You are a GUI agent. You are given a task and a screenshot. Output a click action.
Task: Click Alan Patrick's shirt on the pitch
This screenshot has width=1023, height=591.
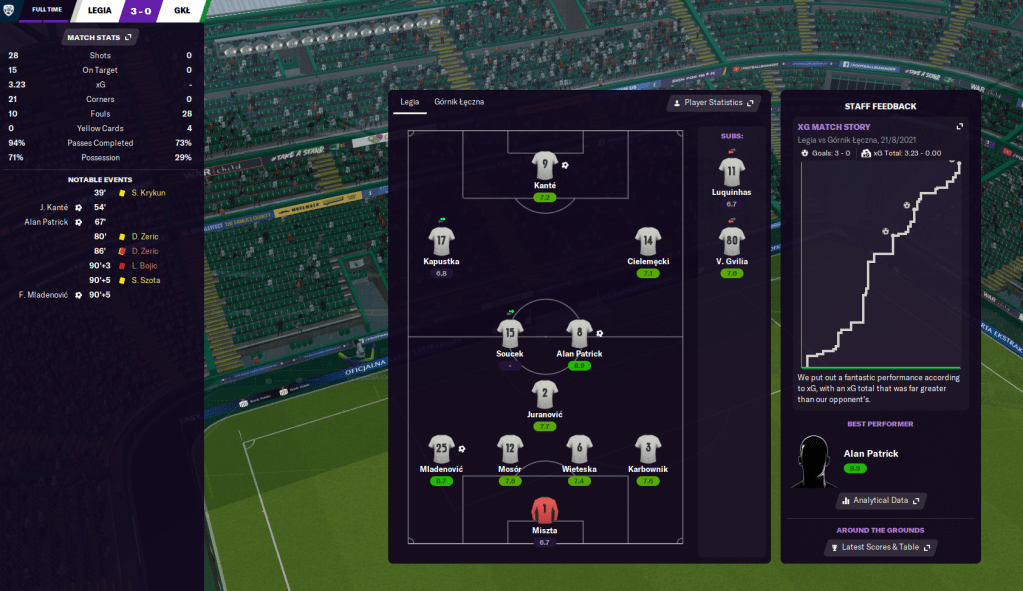(x=579, y=333)
